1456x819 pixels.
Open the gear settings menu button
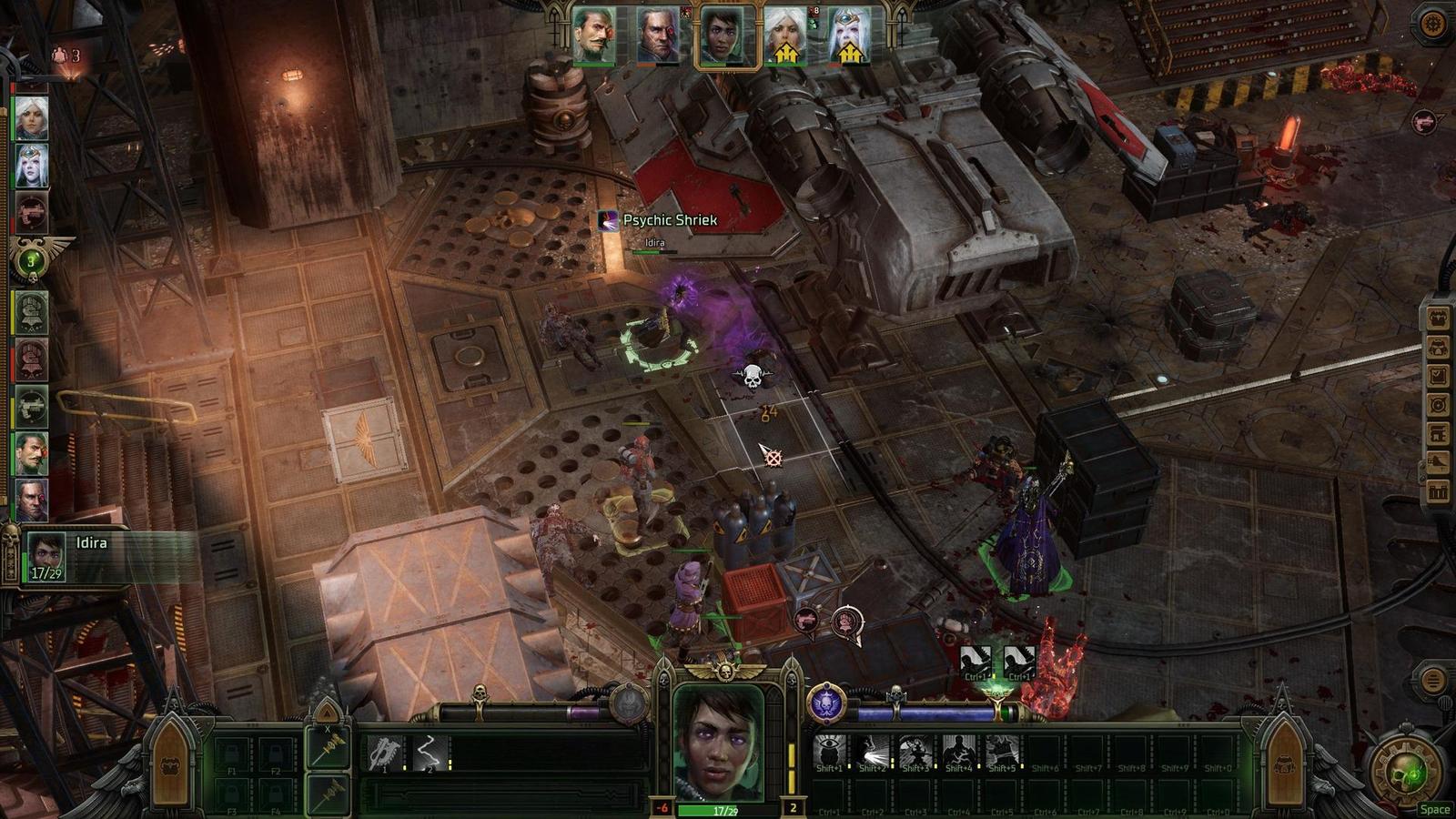[1432, 25]
